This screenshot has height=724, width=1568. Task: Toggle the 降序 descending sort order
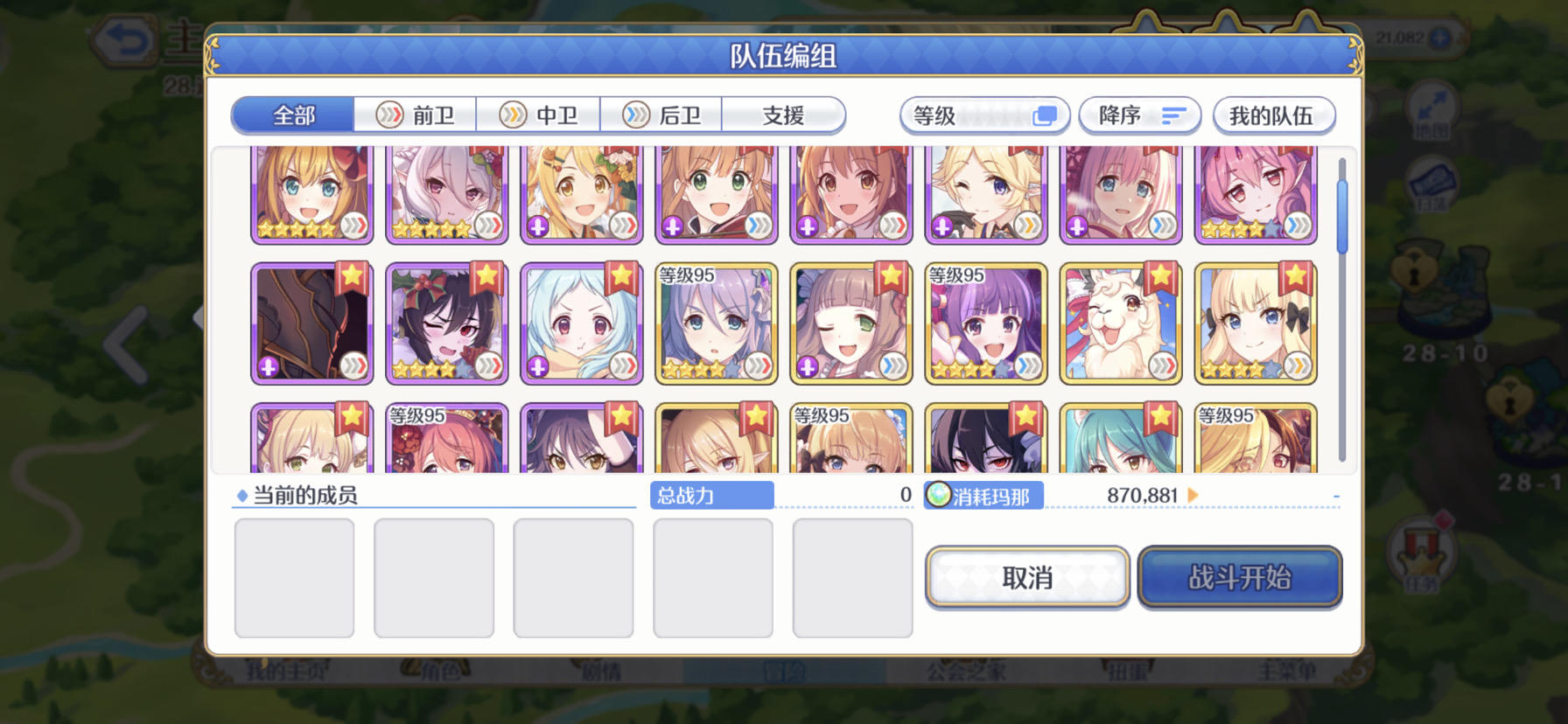tap(1140, 115)
